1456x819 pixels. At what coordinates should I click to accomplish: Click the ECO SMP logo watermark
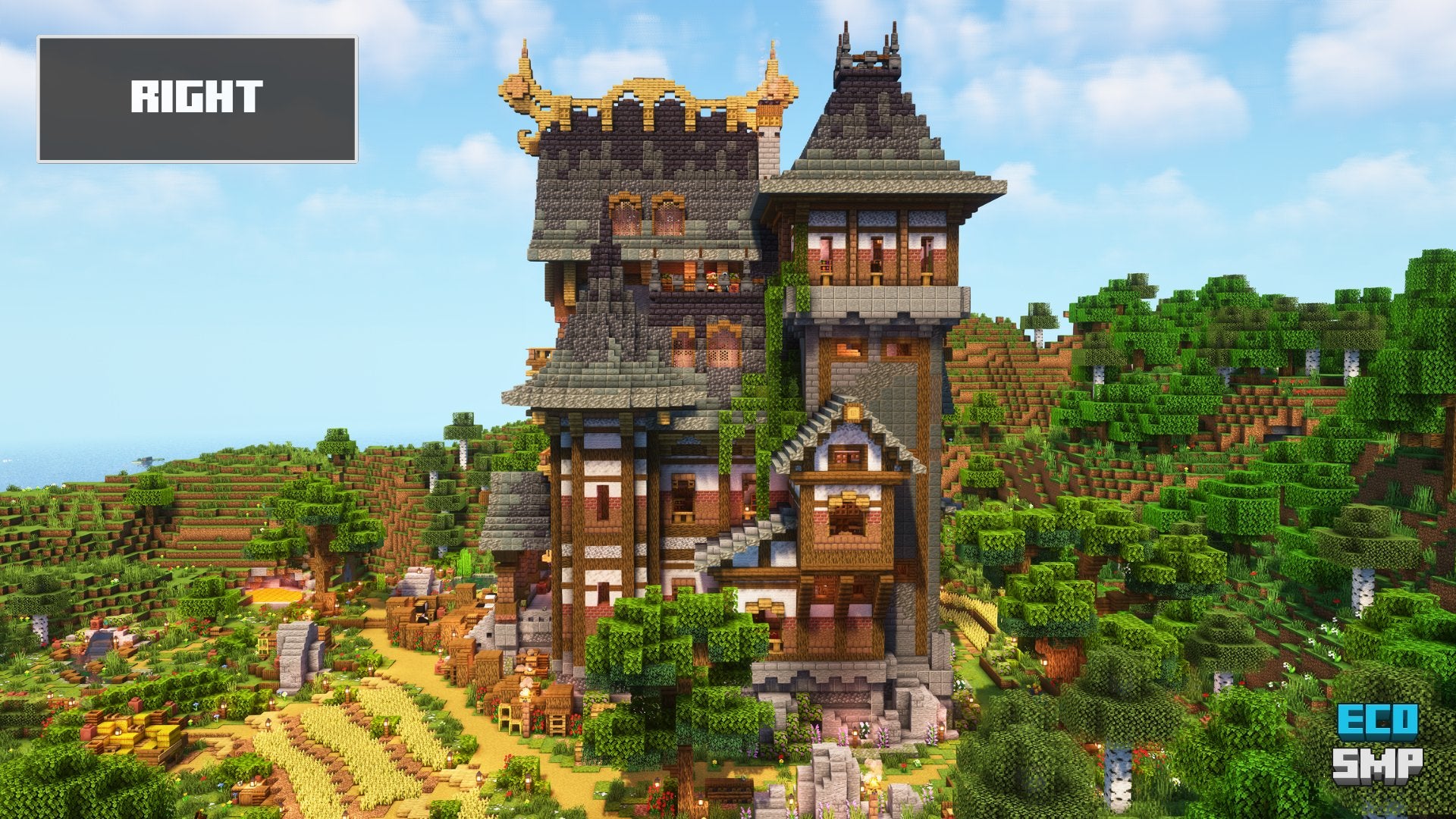point(1377,743)
